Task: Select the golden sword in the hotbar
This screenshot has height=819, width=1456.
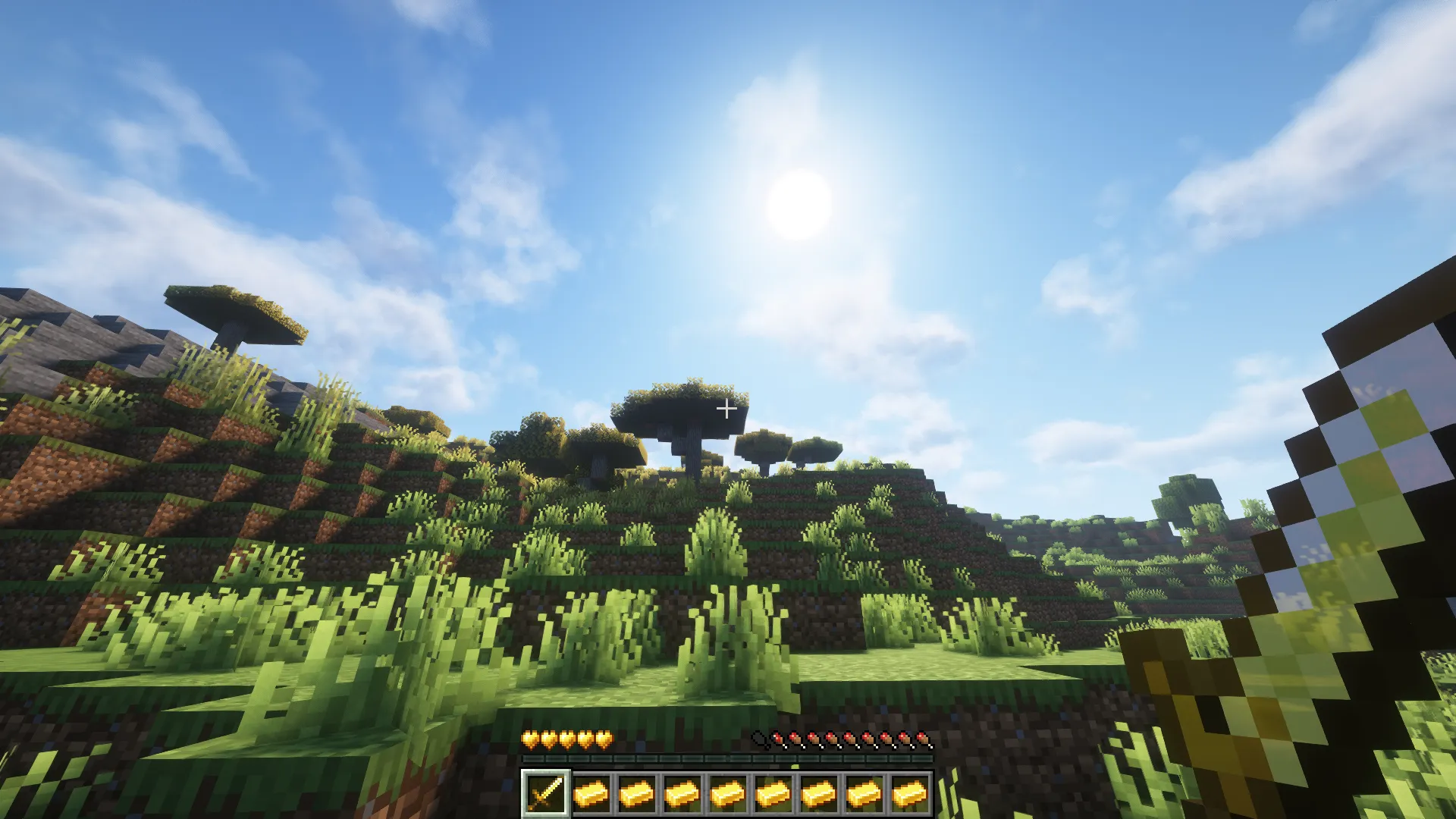Action: 544,791
